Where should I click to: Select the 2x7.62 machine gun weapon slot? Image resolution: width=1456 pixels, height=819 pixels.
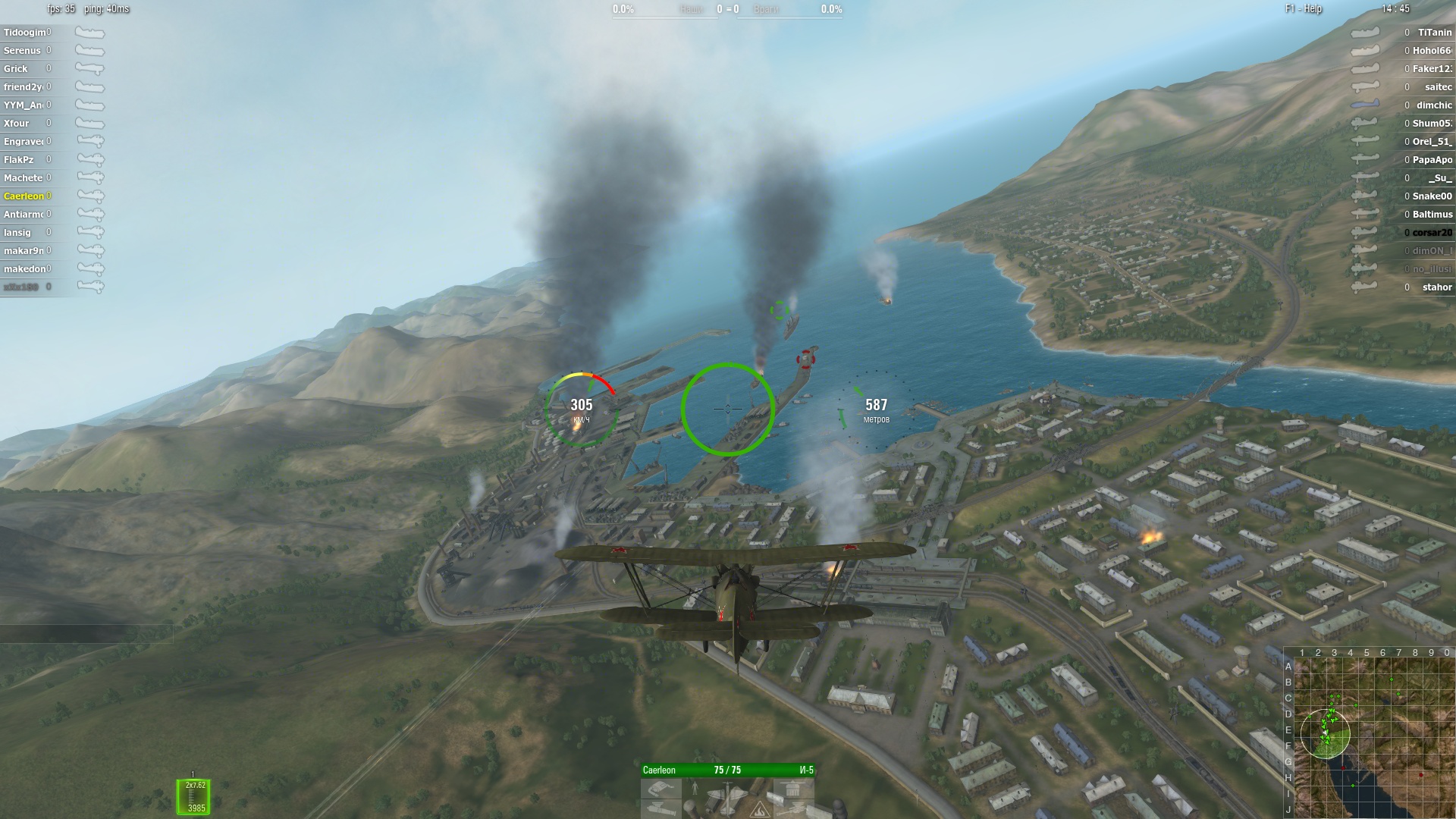(193, 797)
